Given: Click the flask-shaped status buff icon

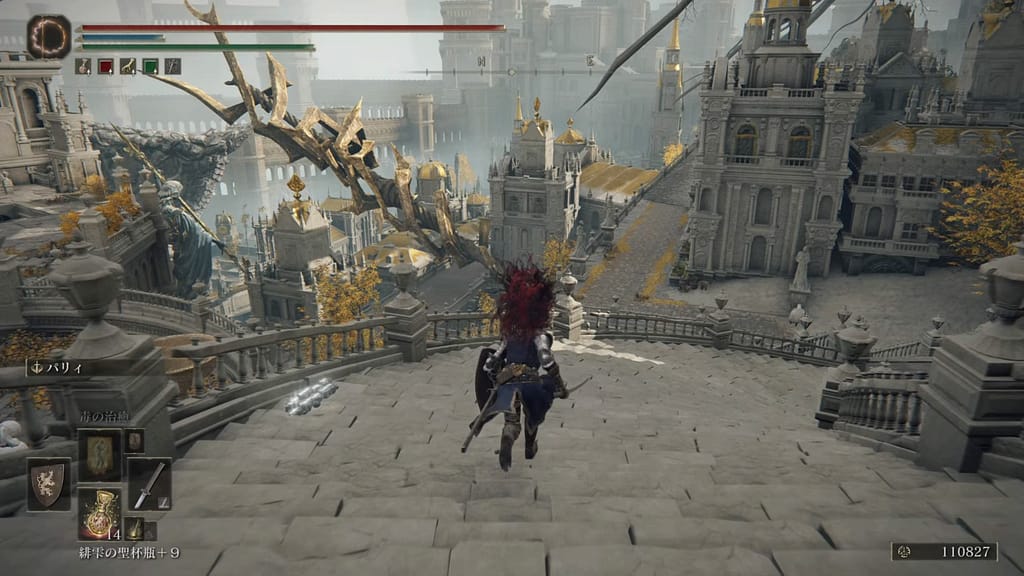Looking at the screenshot, I should point(82,66).
